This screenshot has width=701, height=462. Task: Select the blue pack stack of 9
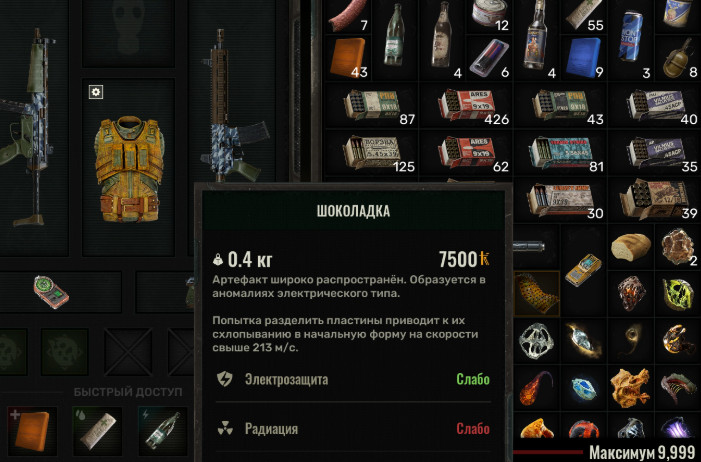click(583, 57)
